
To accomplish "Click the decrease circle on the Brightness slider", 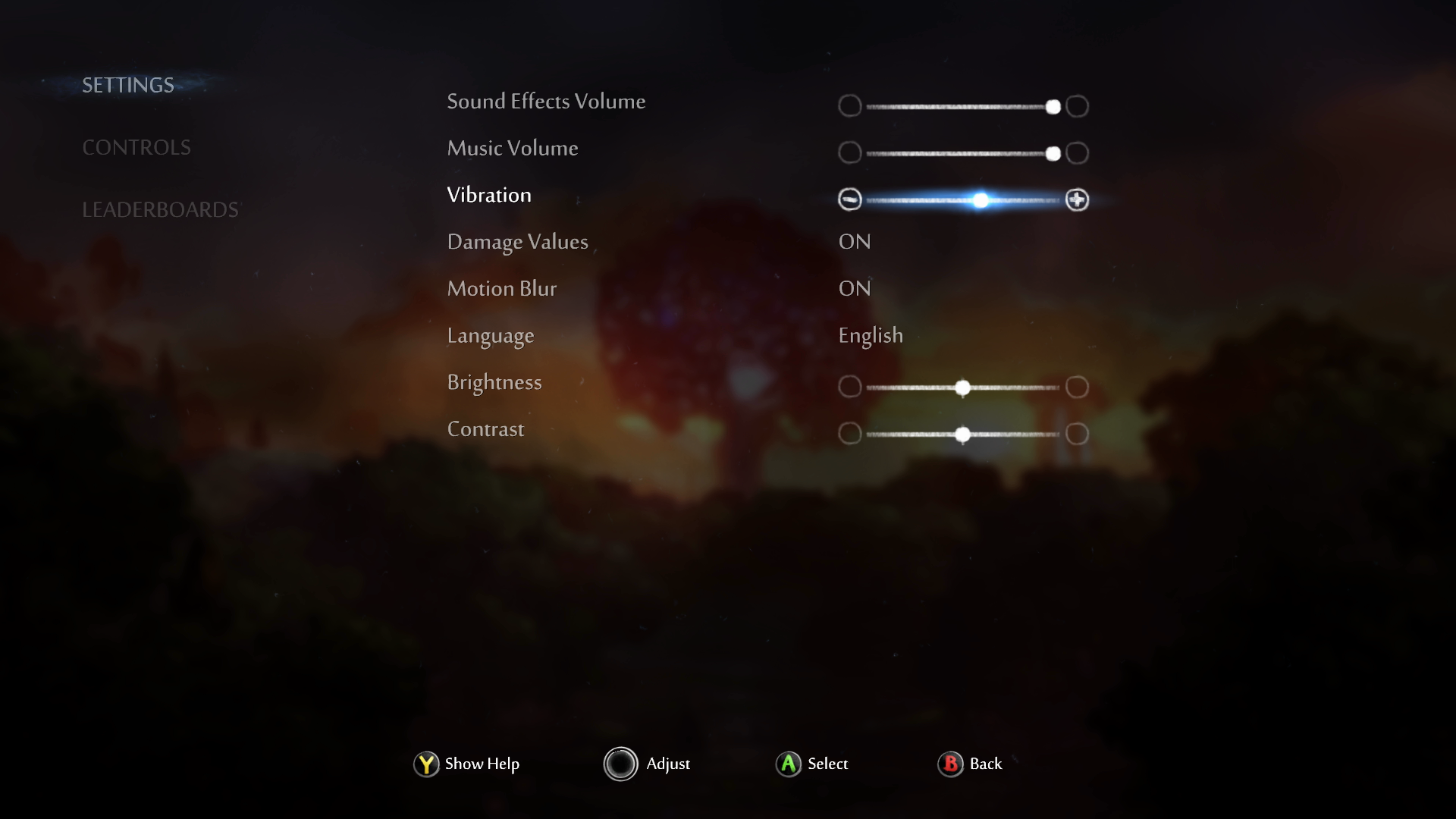I will click(850, 387).
